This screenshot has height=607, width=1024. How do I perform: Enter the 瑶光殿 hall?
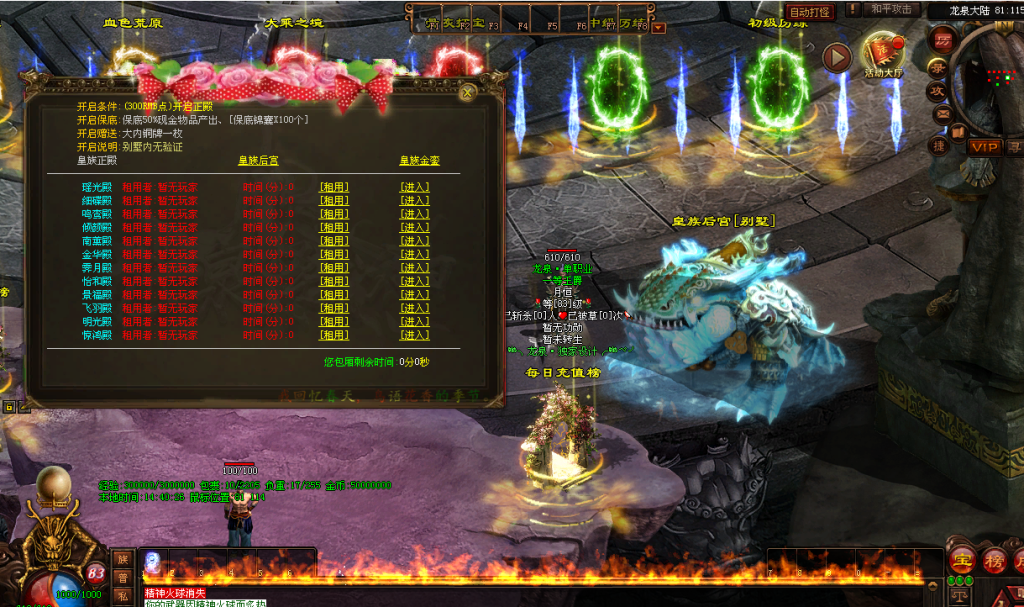(x=414, y=187)
